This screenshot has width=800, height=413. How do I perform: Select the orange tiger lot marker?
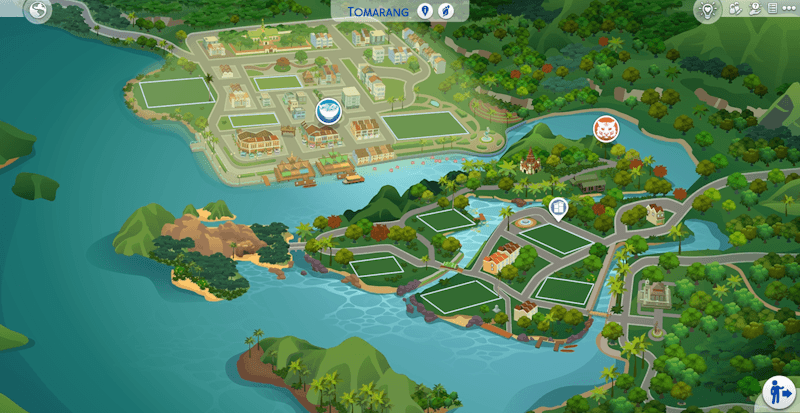606,129
